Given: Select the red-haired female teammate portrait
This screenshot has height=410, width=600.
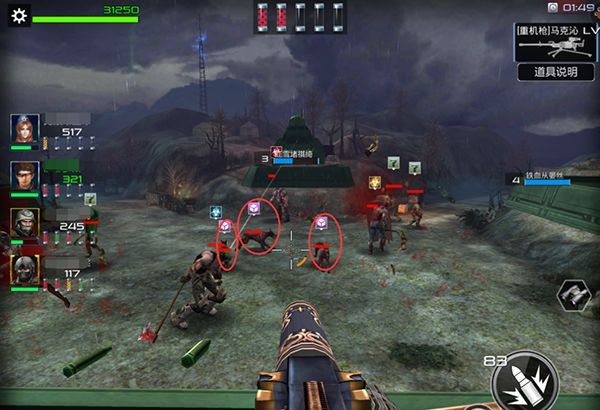Looking at the screenshot, I should pyautogui.click(x=25, y=129).
